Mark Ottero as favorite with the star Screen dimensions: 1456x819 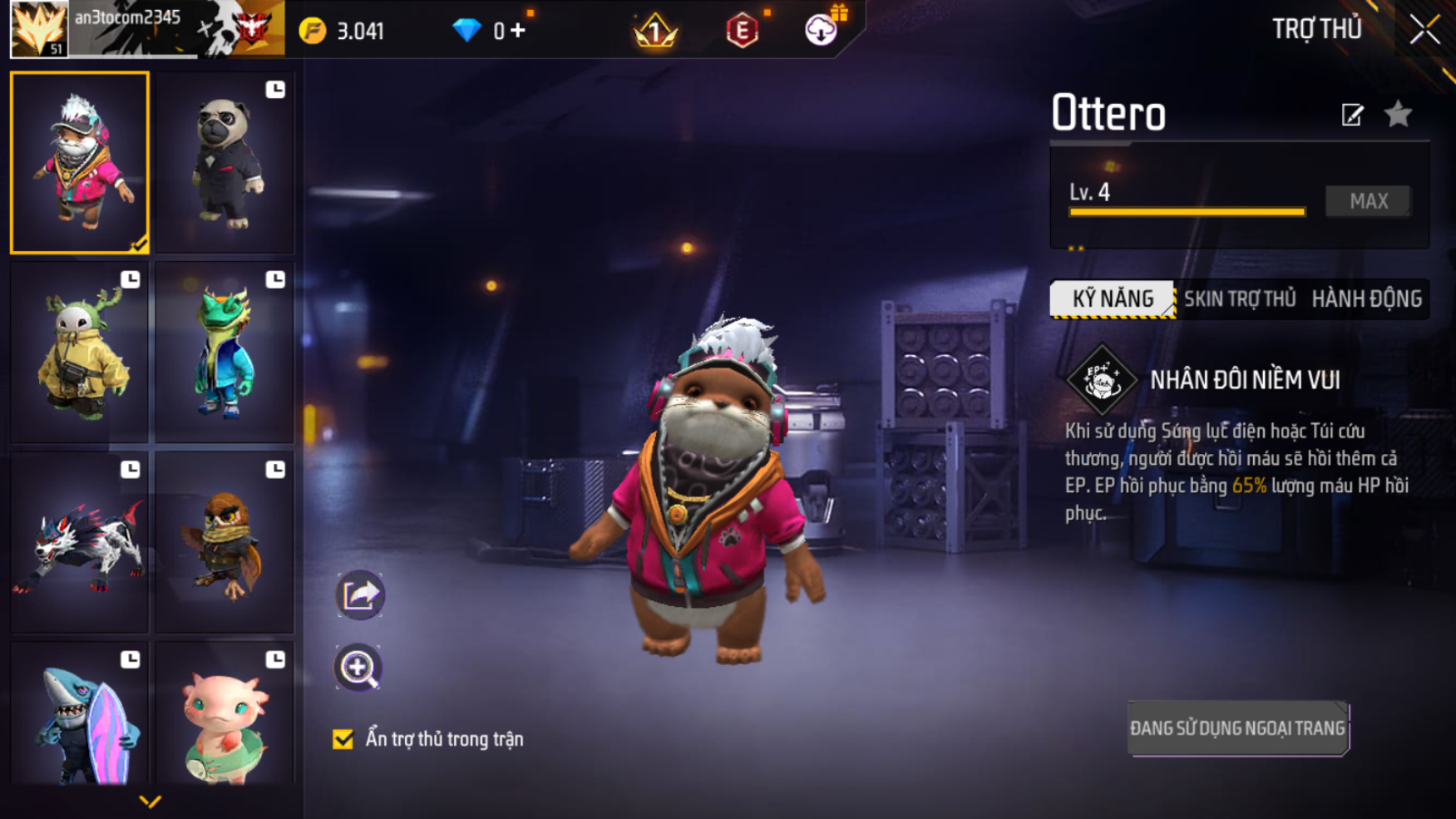(x=1399, y=114)
